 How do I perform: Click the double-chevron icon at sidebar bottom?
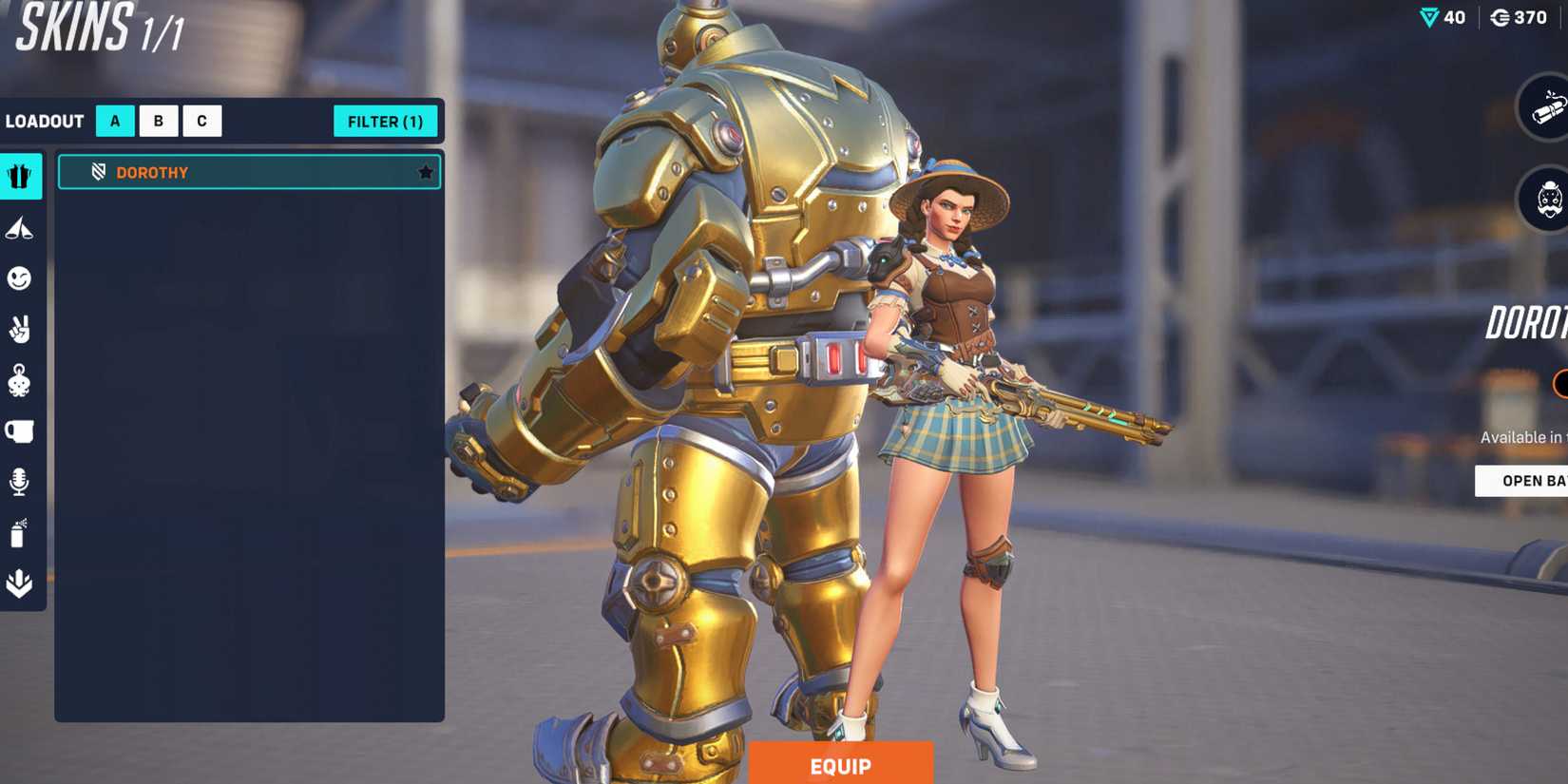coord(21,583)
